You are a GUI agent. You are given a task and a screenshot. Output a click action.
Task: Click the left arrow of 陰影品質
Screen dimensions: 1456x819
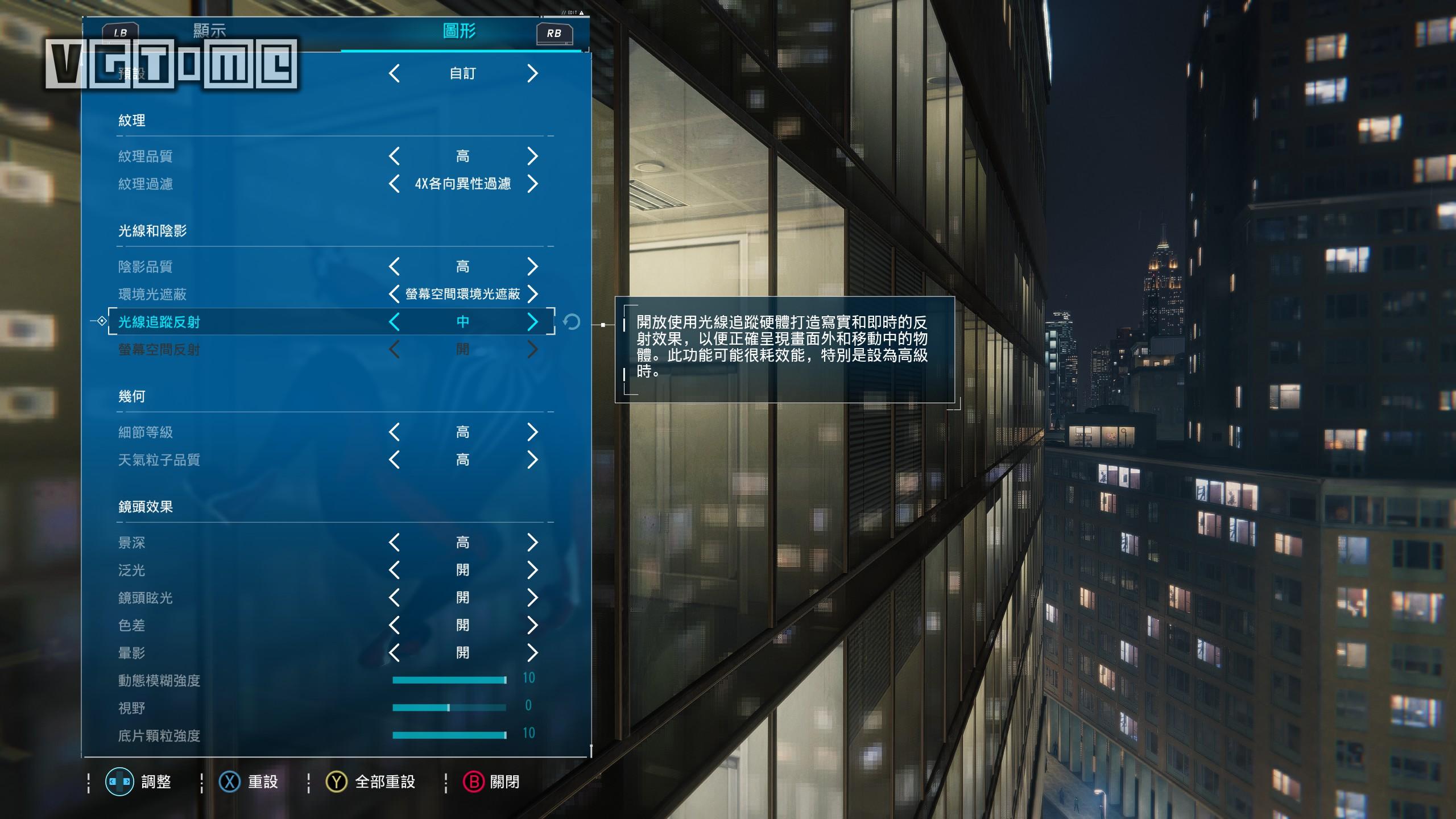tap(394, 266)
